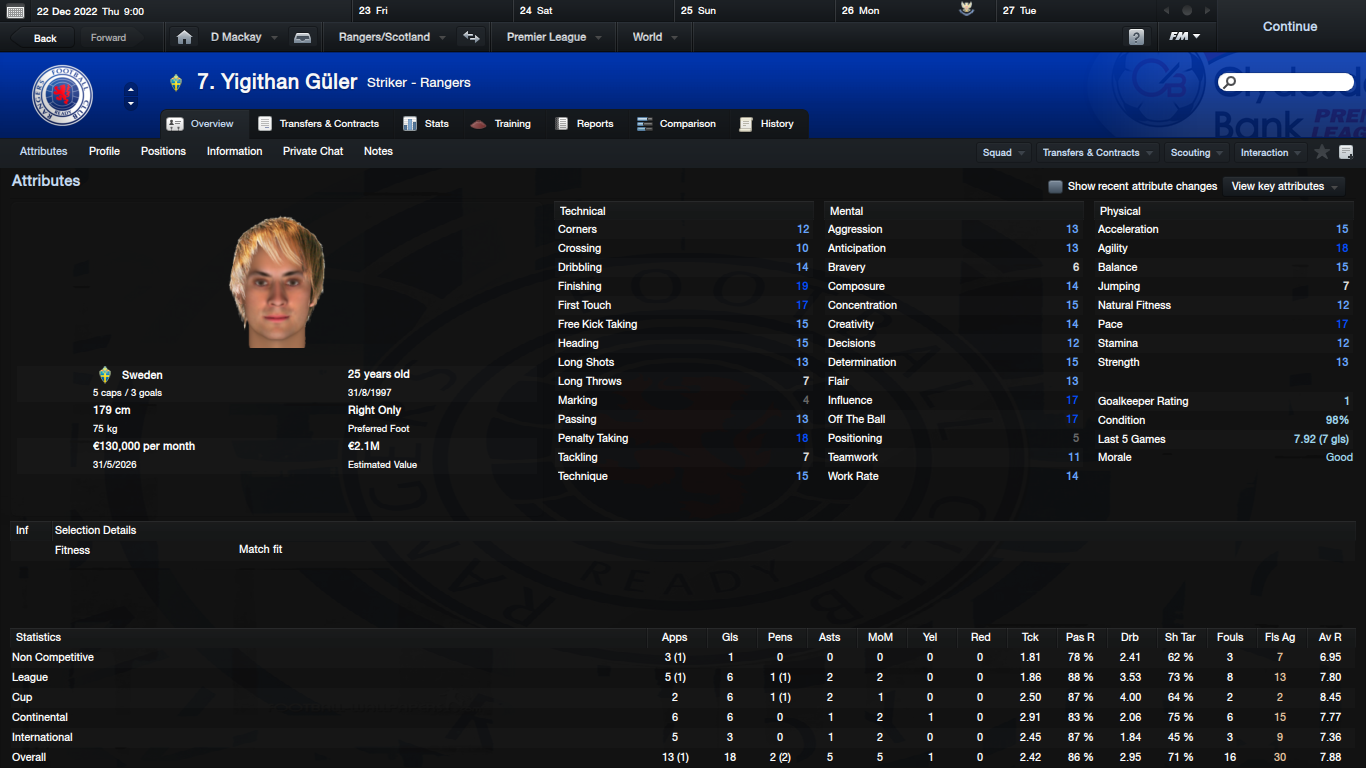This screenshot has height=768, width=1366.
Task: Open the Scouting dropdown
Action: point(1196,153)
